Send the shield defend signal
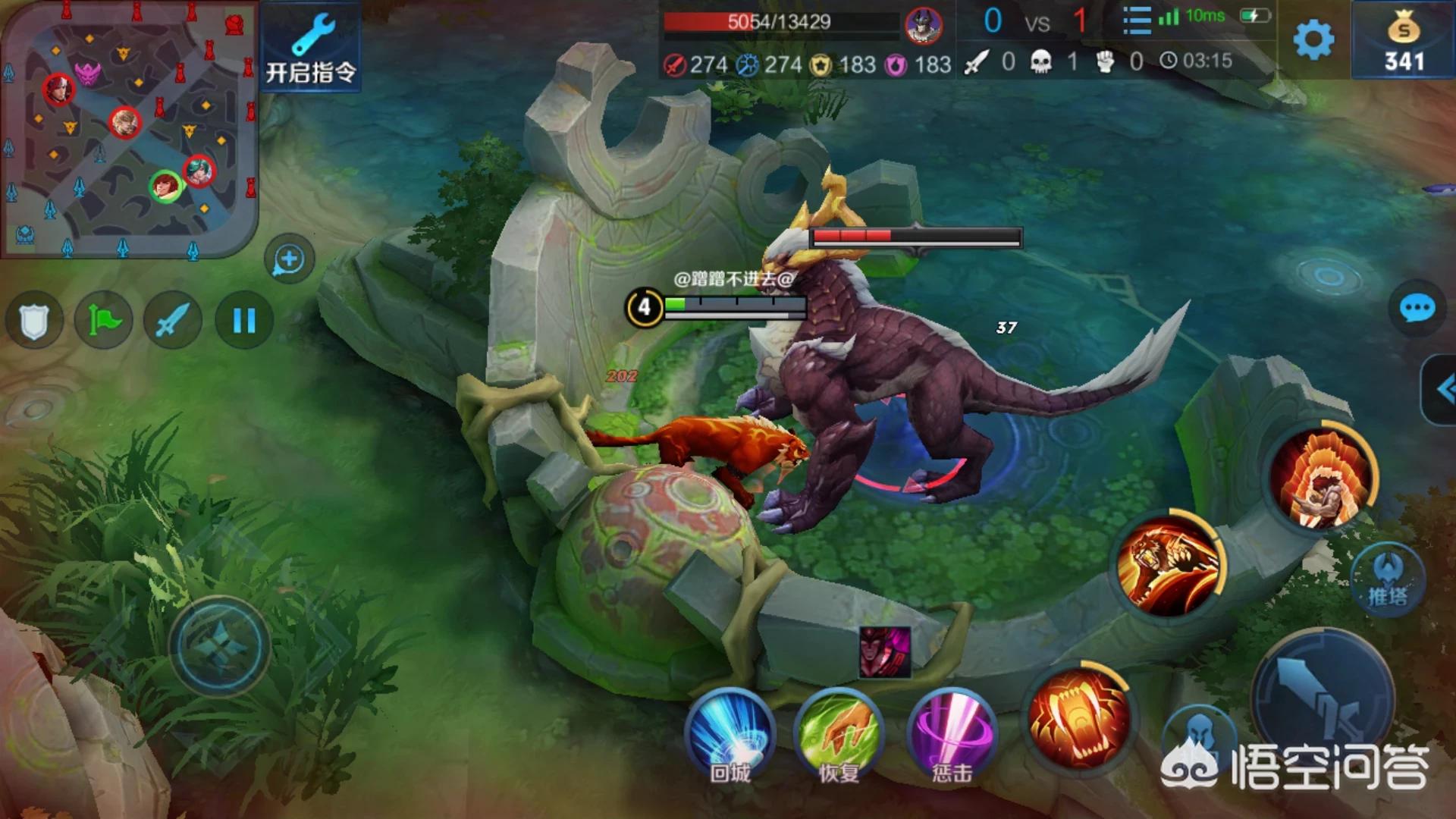The height and width of the screenshot is (819, 1456). (x=34, y=321)
